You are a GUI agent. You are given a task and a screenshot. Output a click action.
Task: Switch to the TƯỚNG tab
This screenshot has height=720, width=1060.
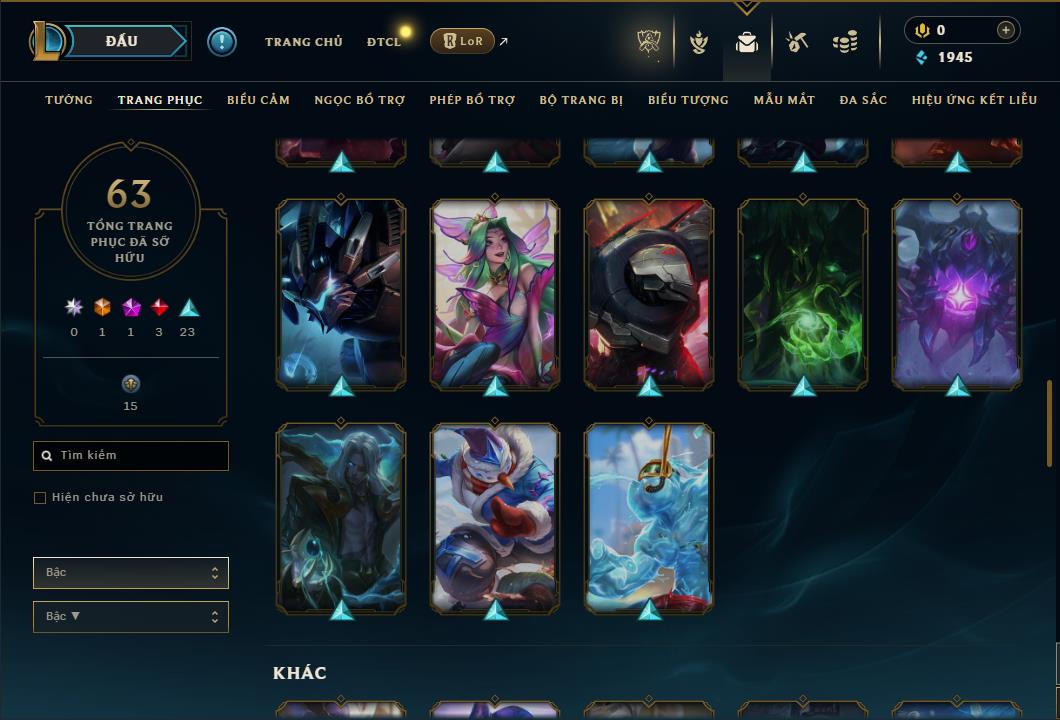coord(69,100)
